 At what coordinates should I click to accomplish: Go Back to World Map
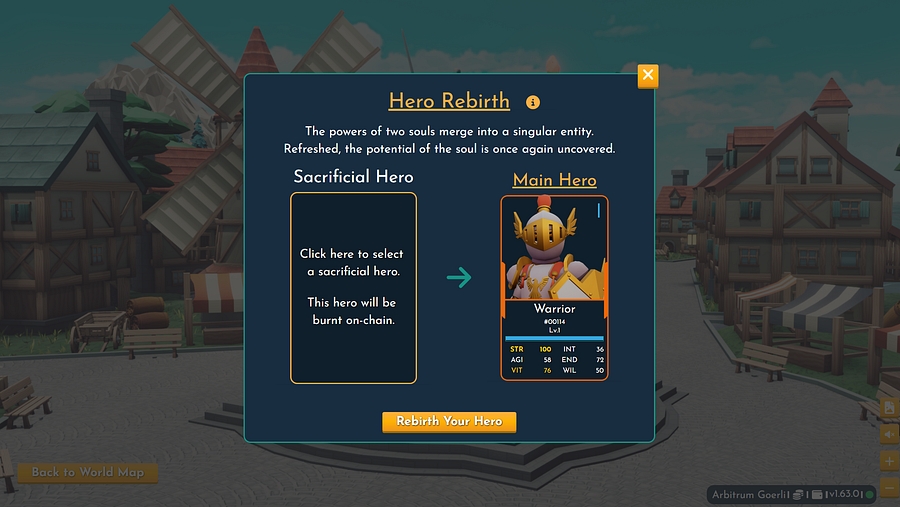tap(88, 472)
